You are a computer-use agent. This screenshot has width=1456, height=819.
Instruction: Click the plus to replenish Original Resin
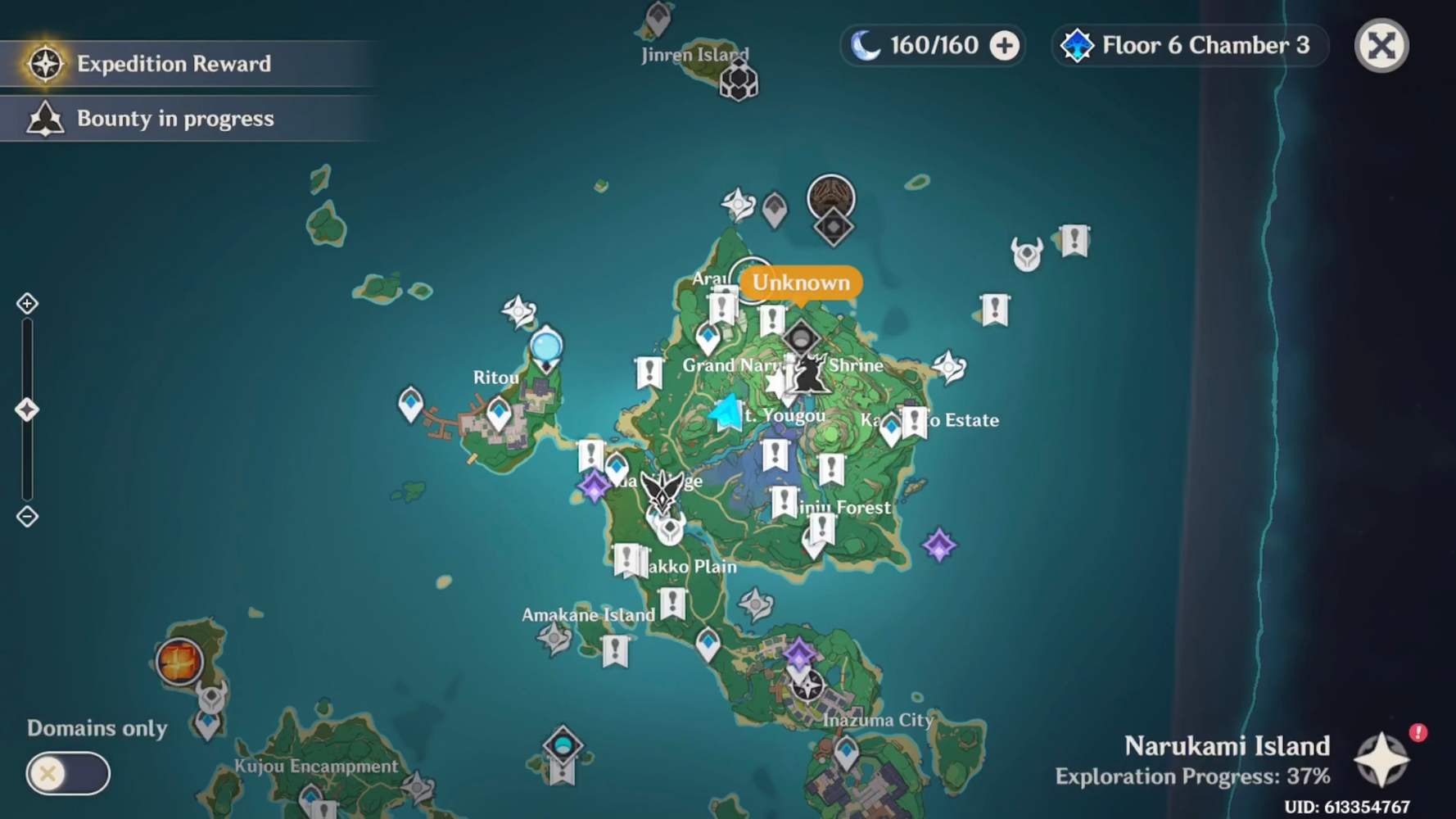[x=1003, y=46]
